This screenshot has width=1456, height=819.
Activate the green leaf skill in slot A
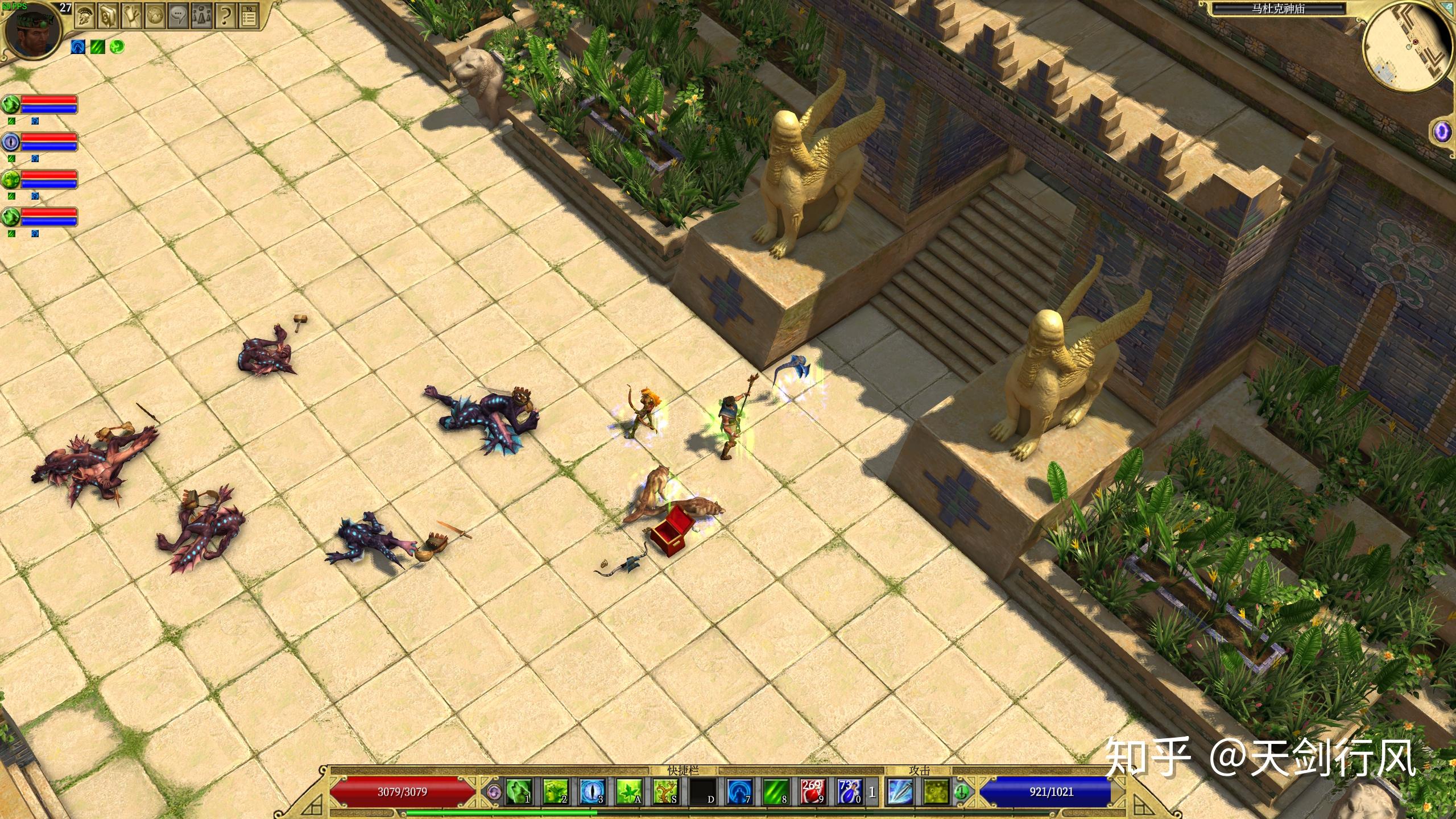(628, 791)
